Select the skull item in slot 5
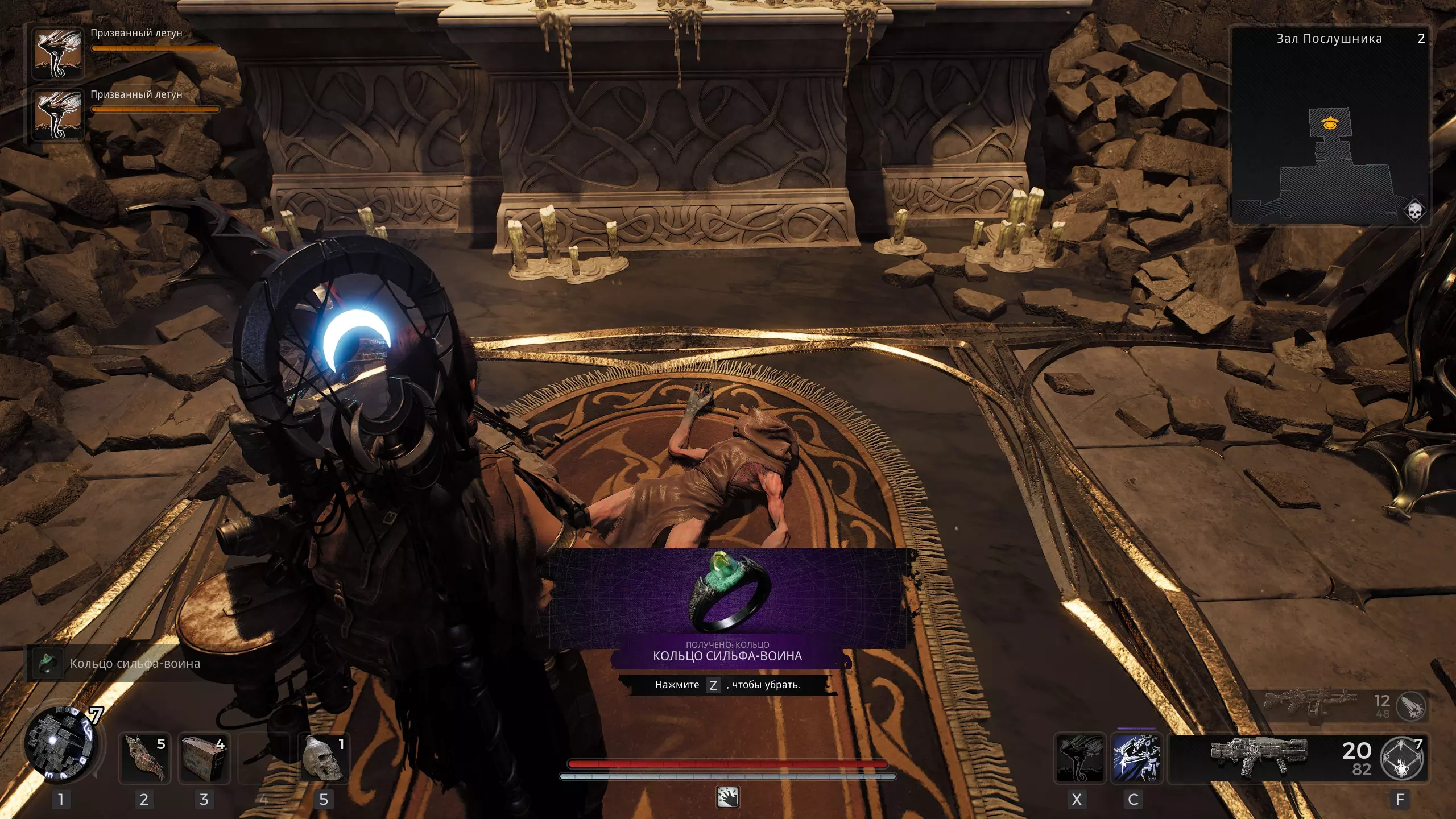The width and height of the screenshot is (1456, 819). pos(324,759)
